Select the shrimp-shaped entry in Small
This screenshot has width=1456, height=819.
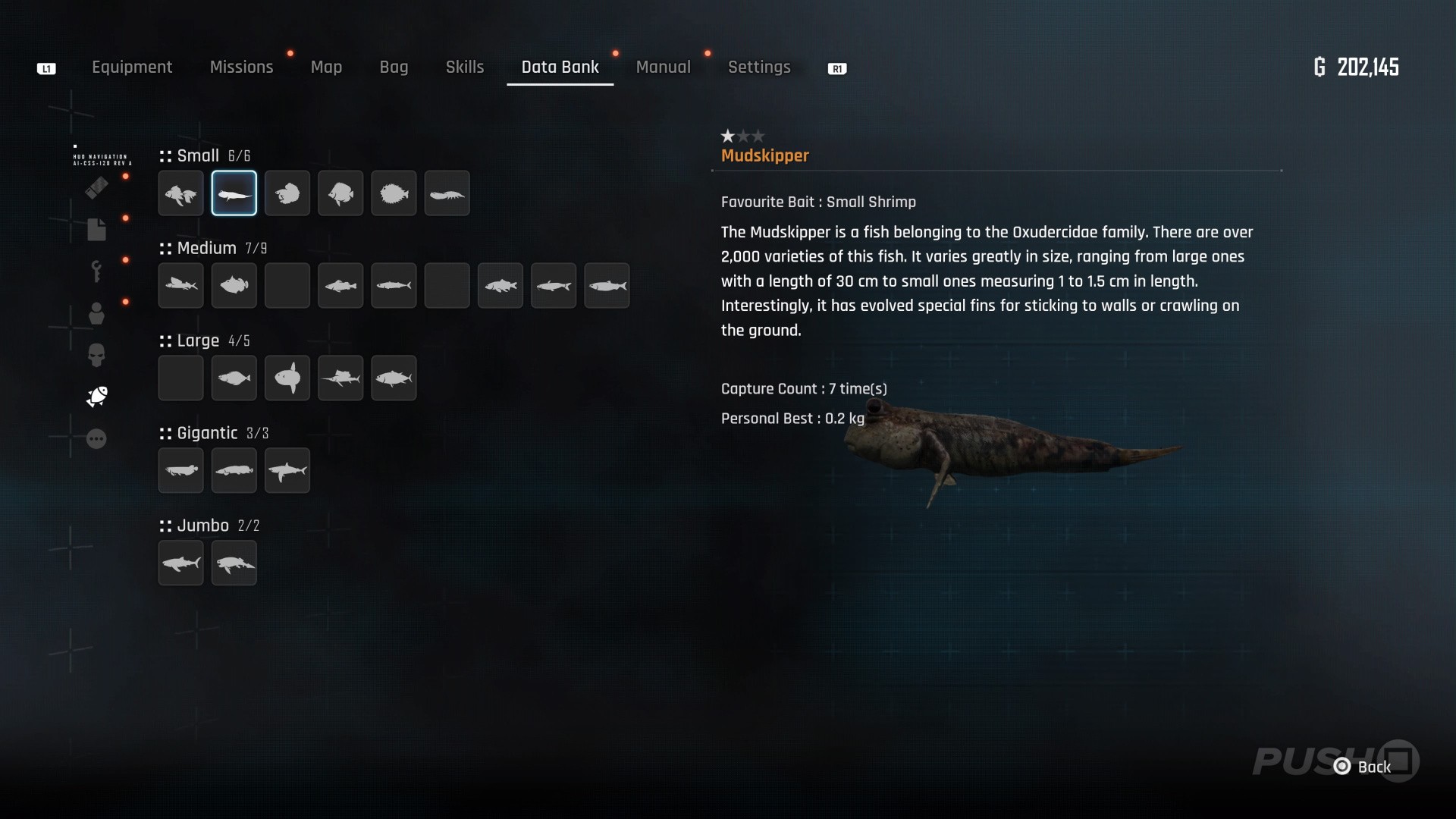pyautogui.click(x=447, y=193)
